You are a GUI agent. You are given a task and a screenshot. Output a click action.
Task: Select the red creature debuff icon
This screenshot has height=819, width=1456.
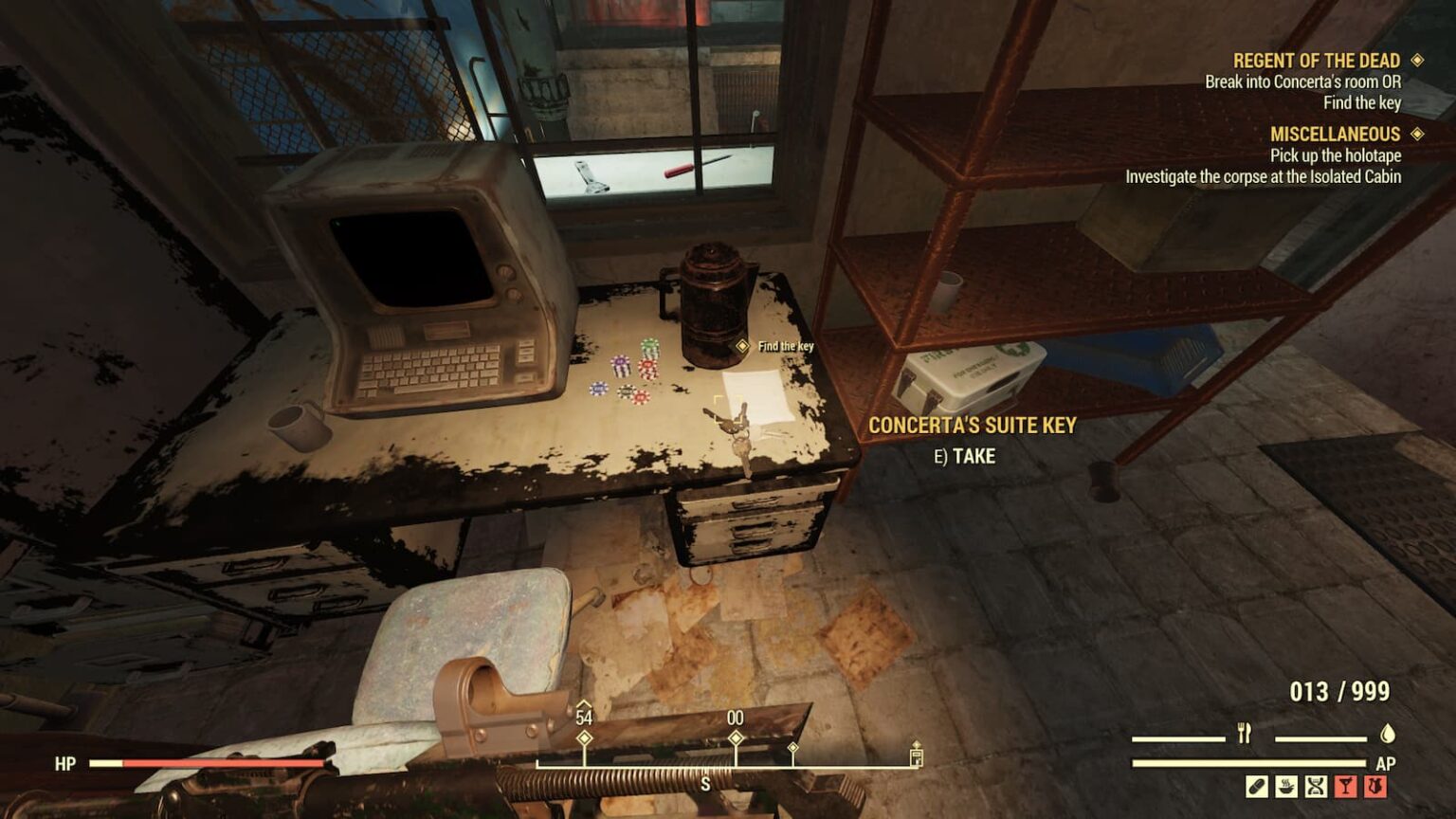(1375, 786)
